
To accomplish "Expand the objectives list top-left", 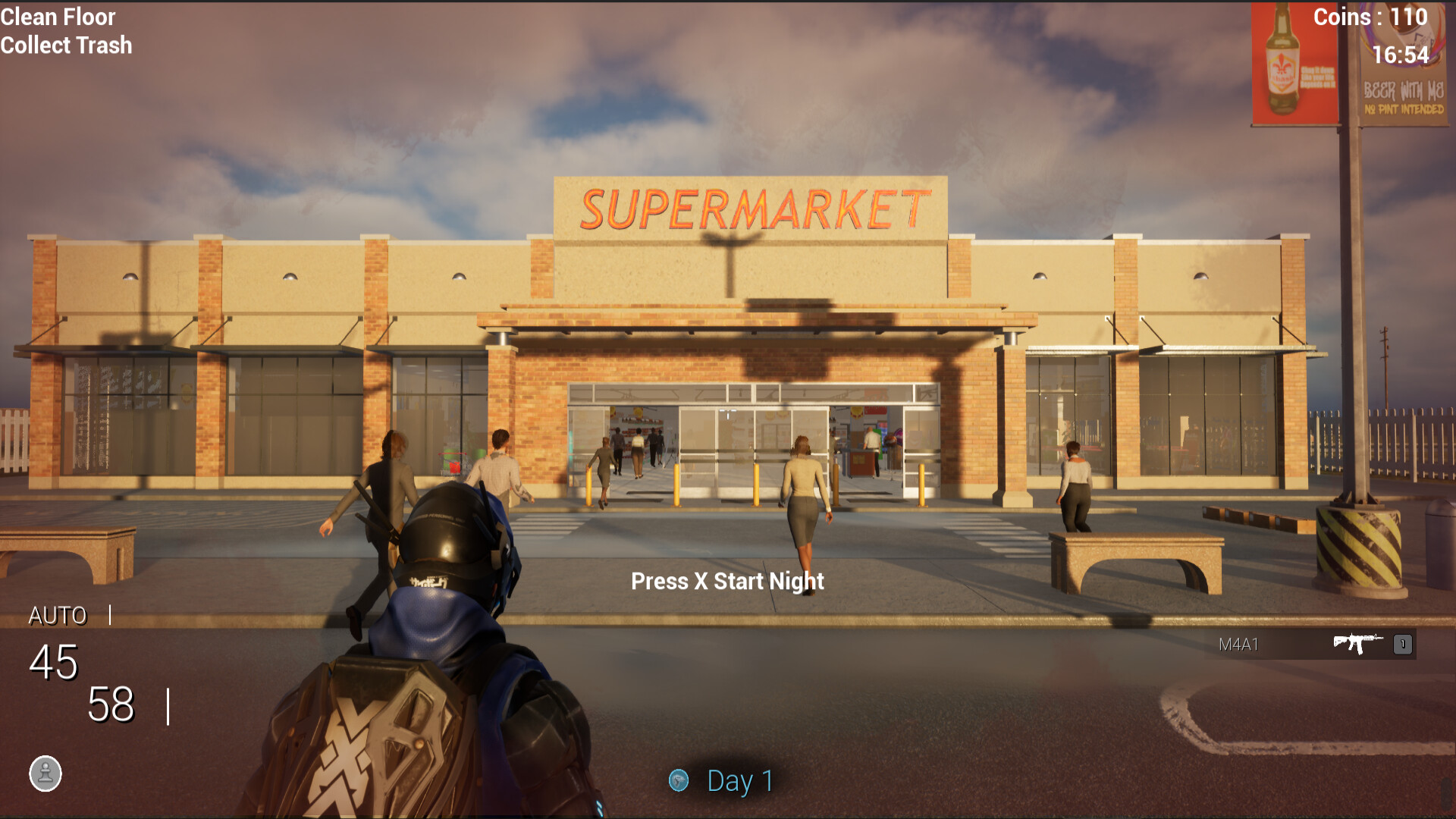I will (65, 30).
